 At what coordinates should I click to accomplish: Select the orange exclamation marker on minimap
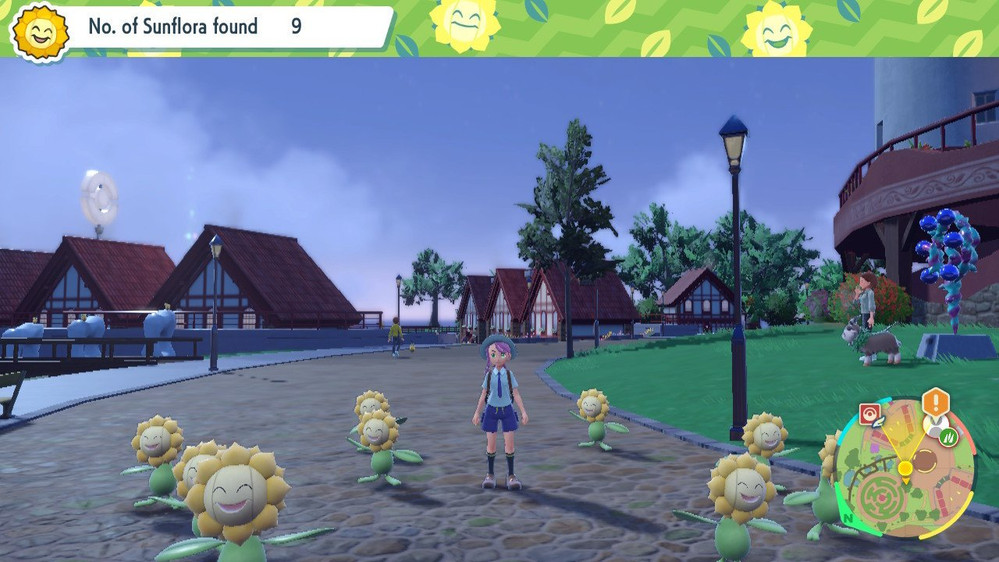click(935, 402)
